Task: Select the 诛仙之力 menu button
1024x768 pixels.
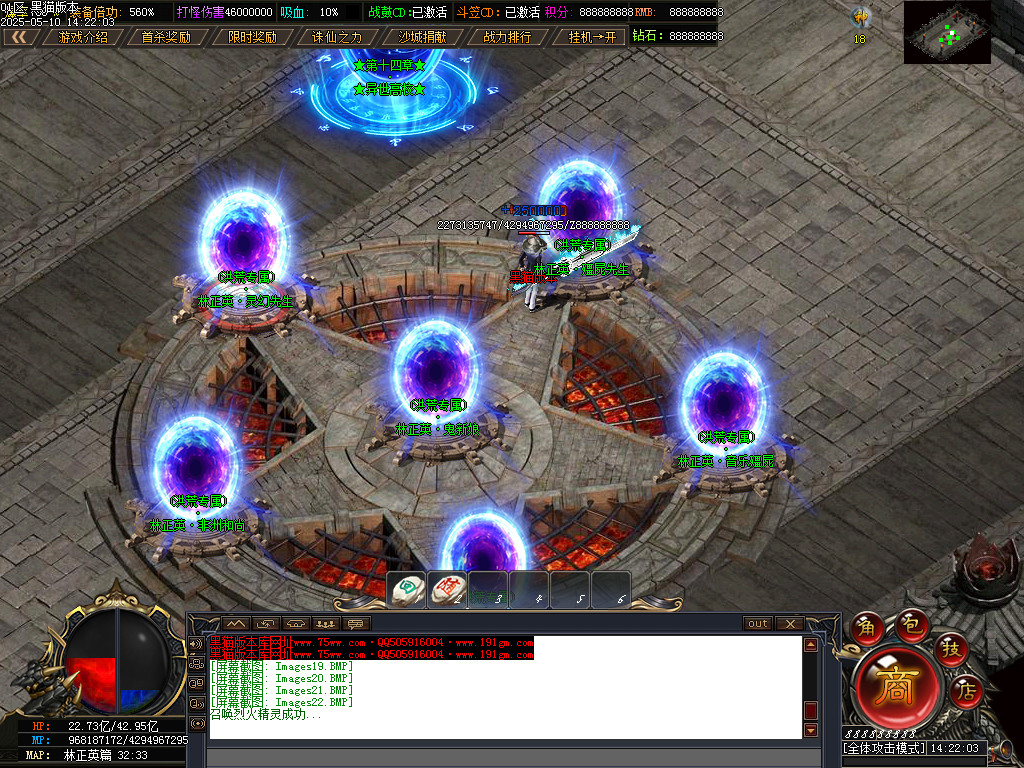Action: coord(337,37)
